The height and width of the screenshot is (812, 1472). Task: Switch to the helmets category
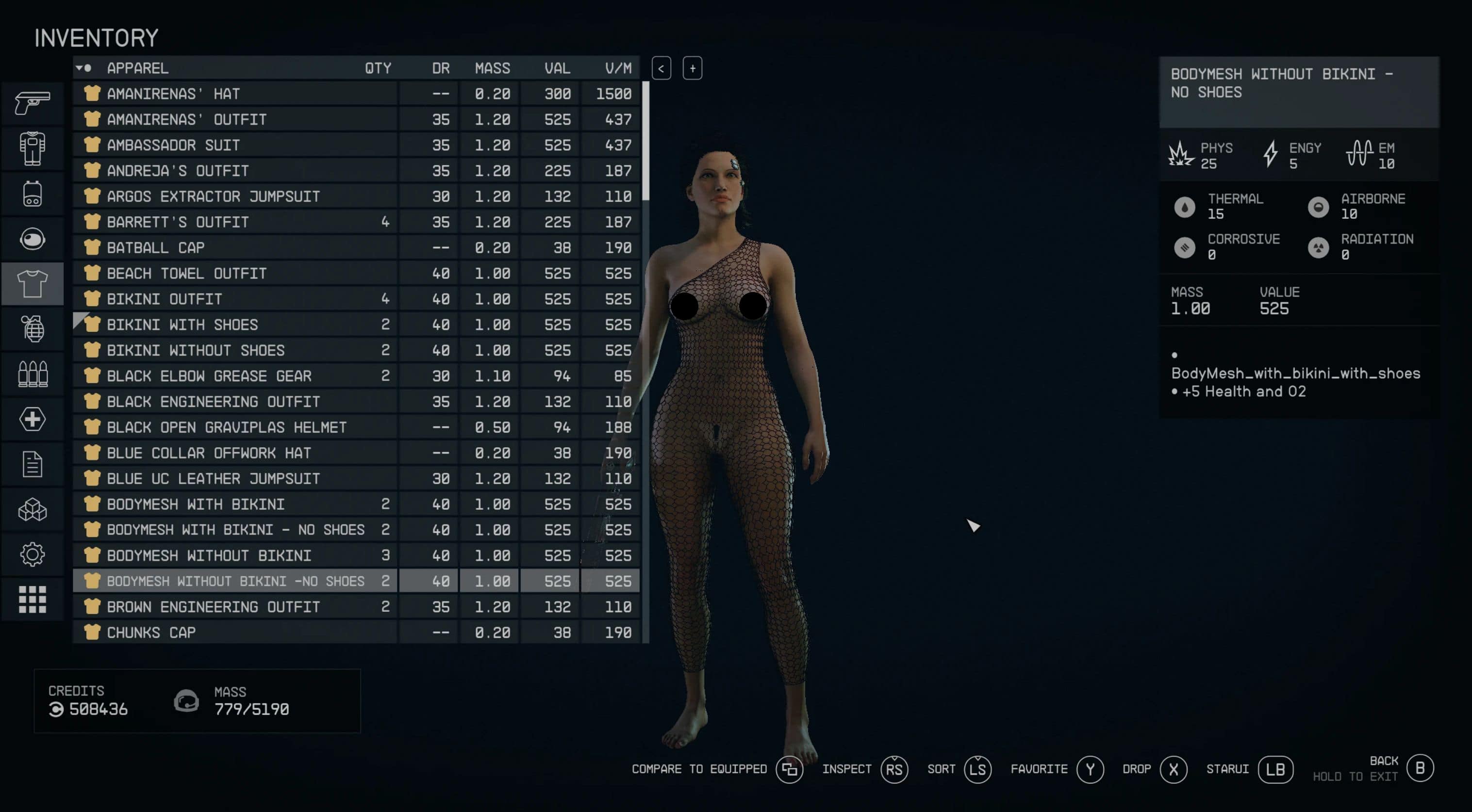coord(33,239)
